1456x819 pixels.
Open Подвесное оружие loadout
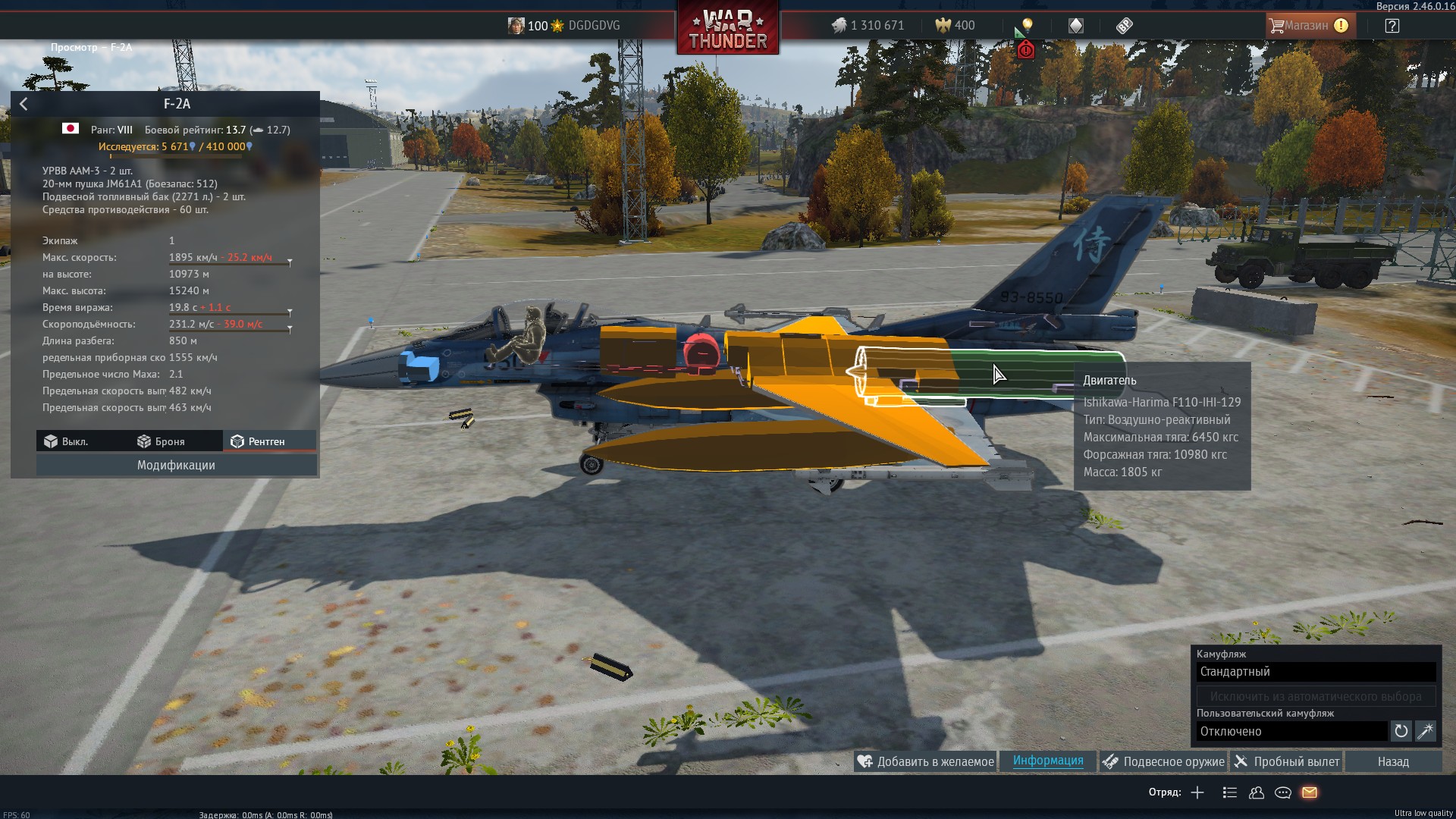click(x=1163, y=761)
